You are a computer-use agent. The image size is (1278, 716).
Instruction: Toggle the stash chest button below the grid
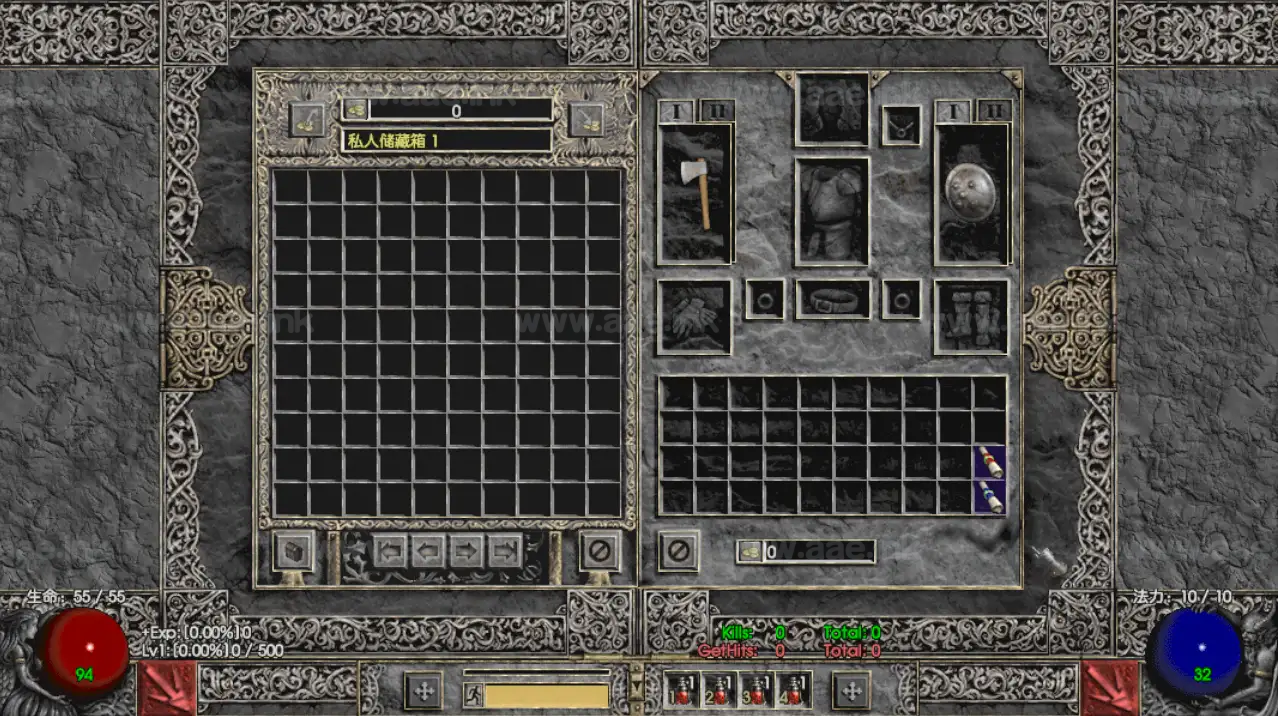pyautogui.click(x=294, y=551)
